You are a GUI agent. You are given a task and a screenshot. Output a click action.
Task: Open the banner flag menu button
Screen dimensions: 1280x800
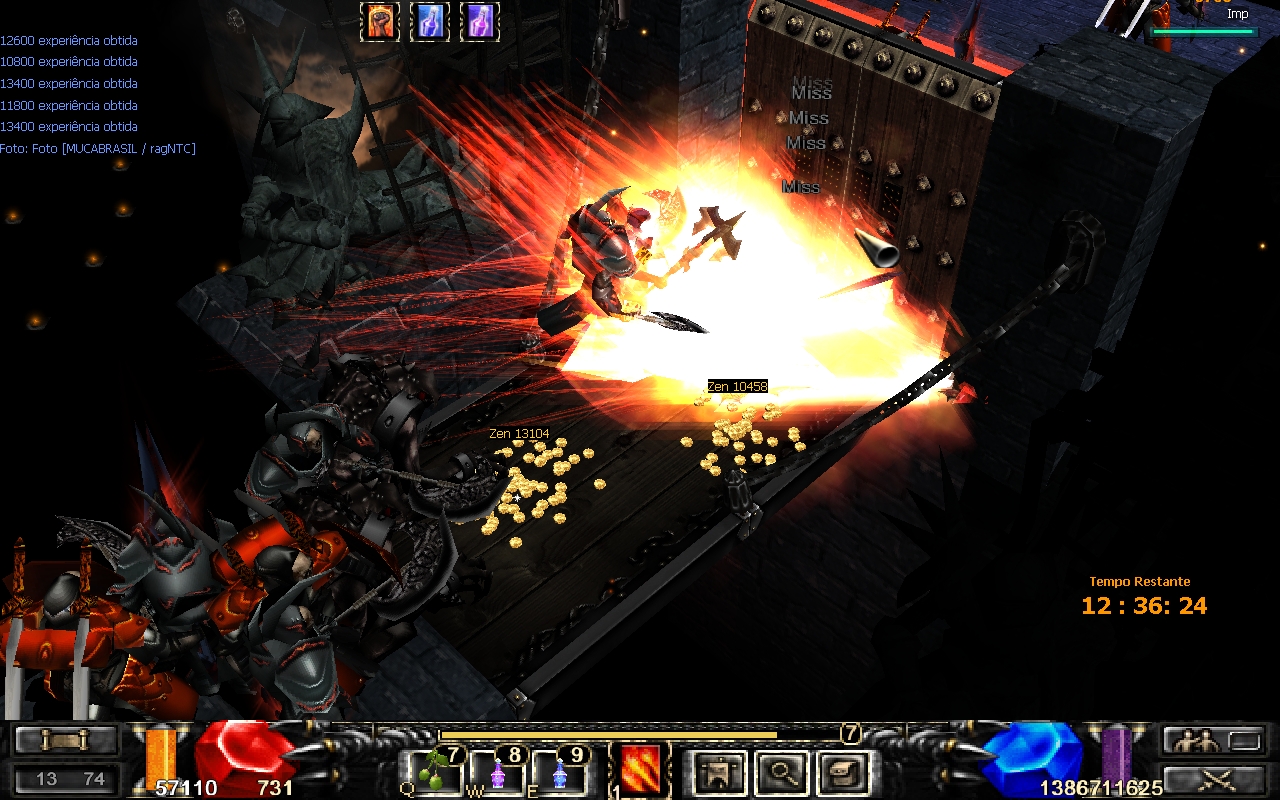tap(719, 771)
